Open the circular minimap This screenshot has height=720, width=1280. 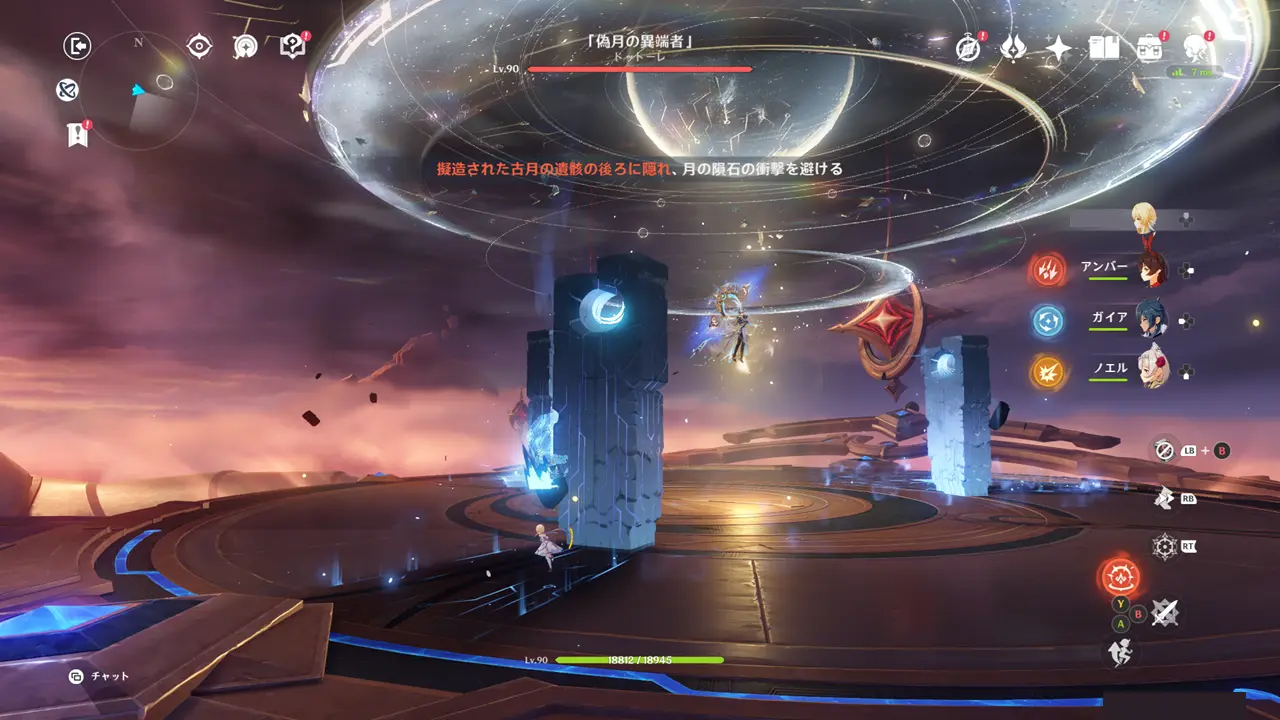138,91
